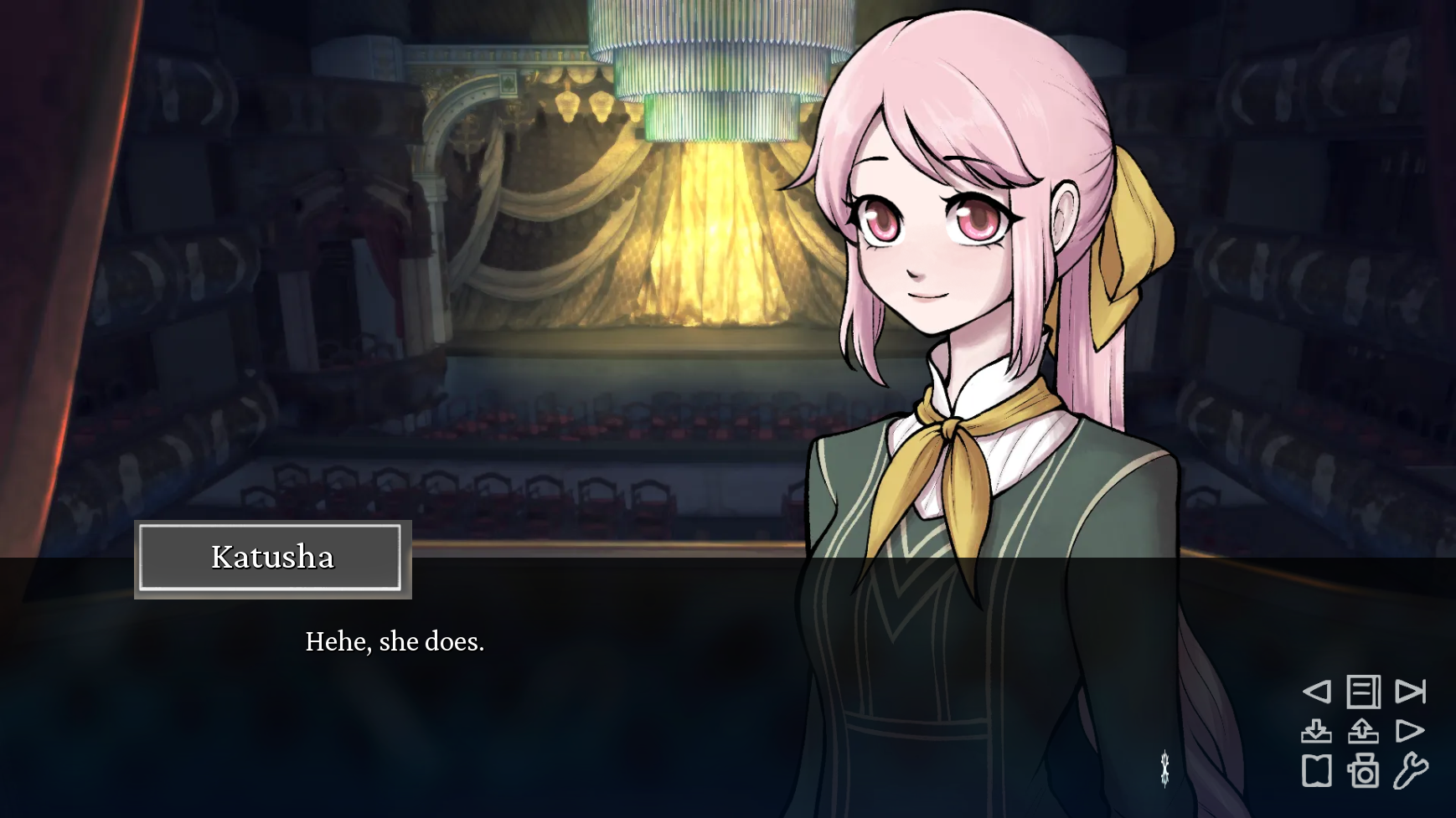
Task: Select the rewind arrow to go back
Action: click(1317, 692)
